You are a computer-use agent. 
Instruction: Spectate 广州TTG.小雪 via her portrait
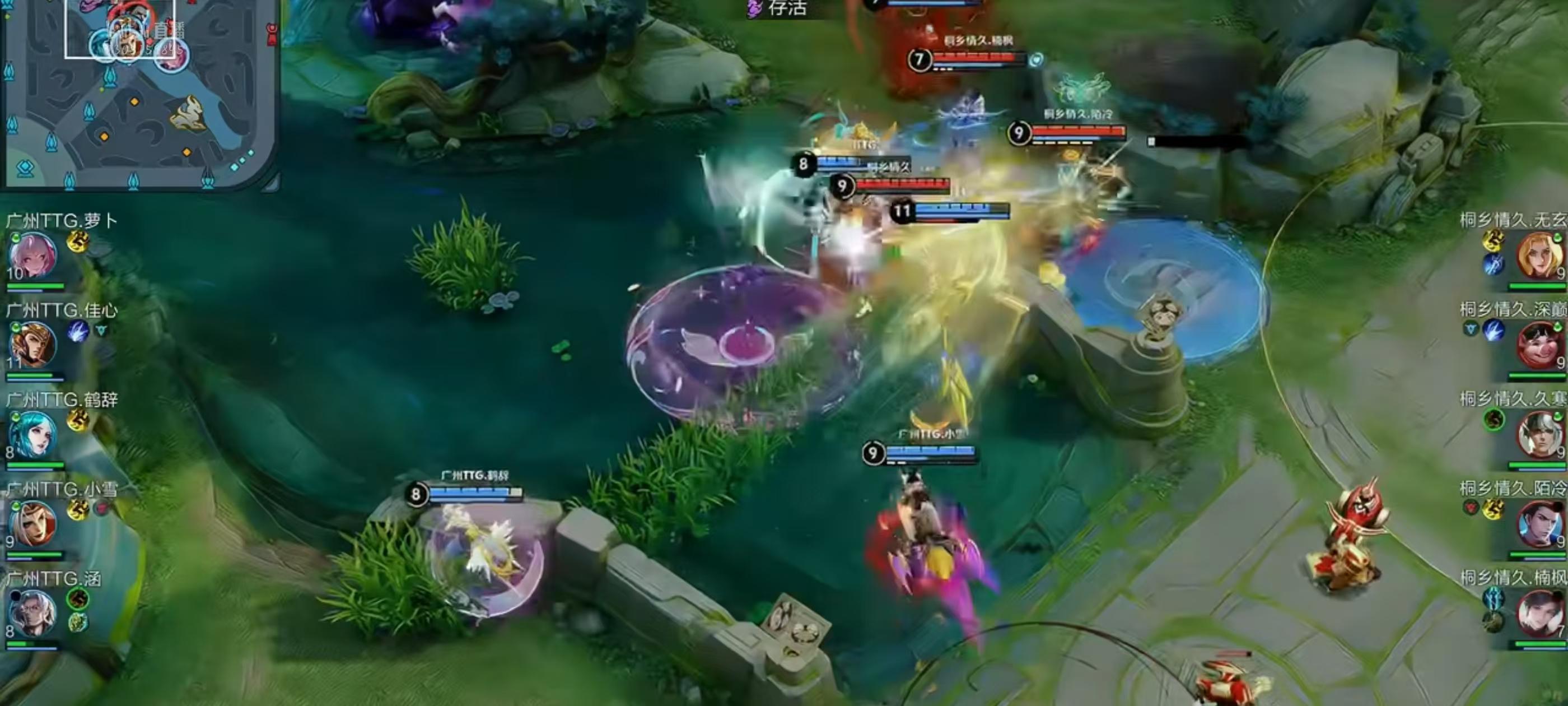[34, 524]
